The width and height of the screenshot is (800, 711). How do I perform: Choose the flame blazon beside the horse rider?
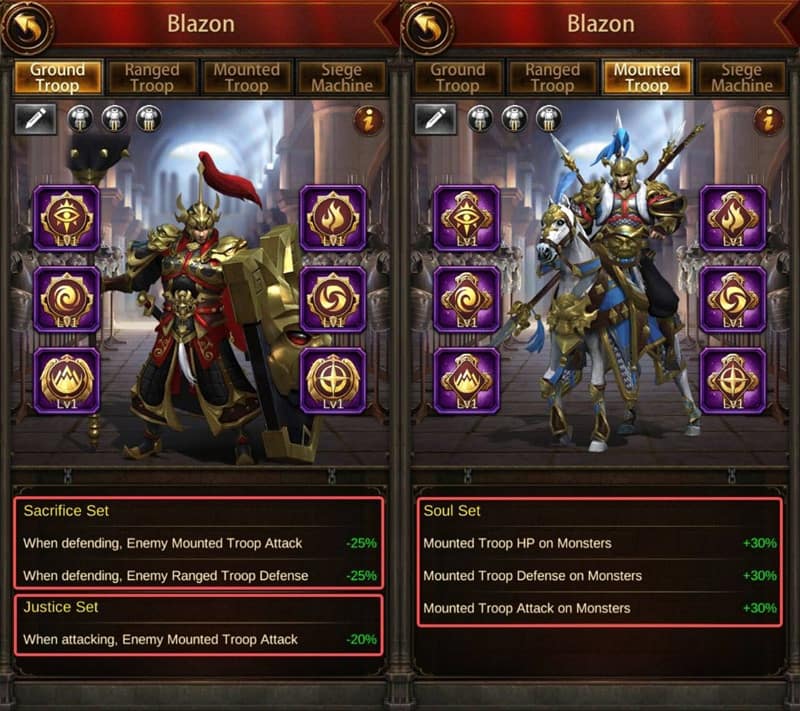(x=733, y=217)
